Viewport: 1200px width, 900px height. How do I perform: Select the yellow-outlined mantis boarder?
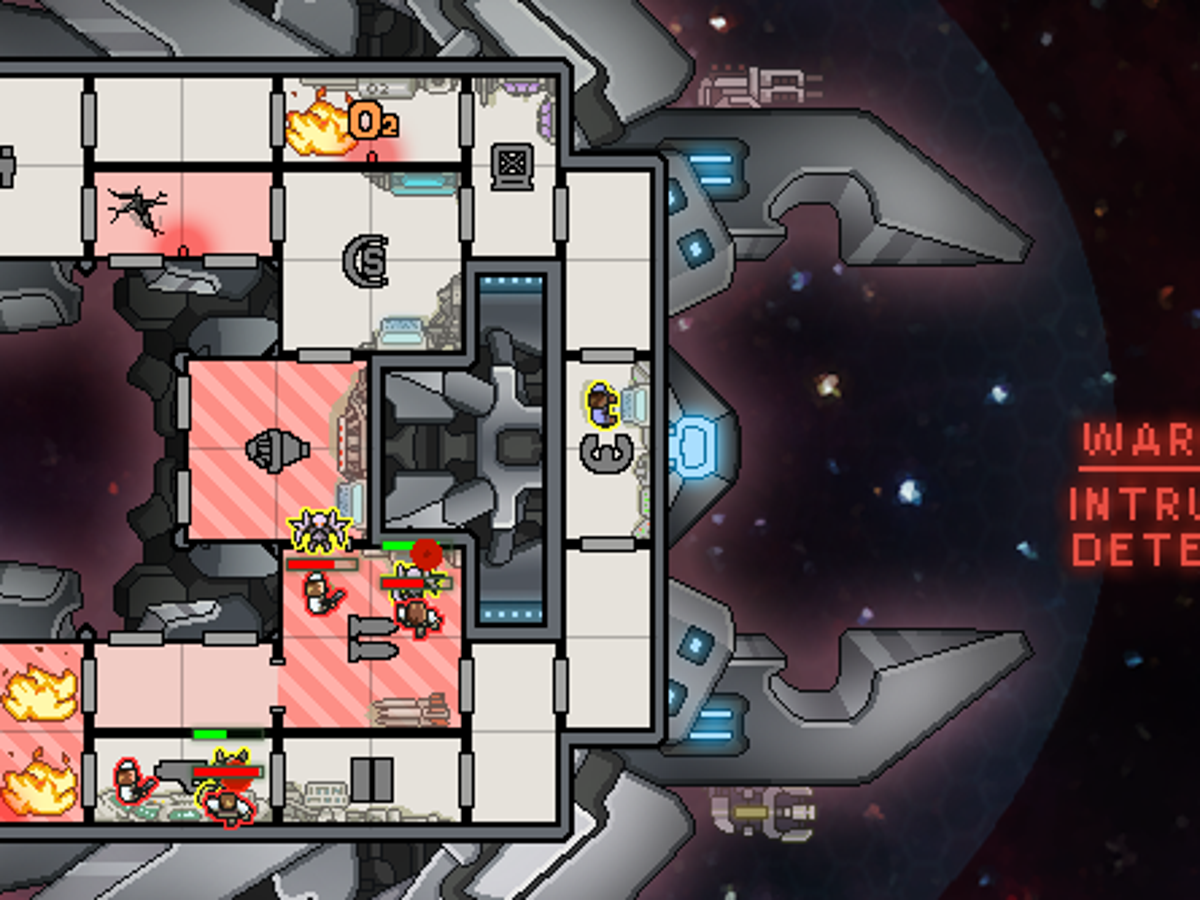[318, 530]
